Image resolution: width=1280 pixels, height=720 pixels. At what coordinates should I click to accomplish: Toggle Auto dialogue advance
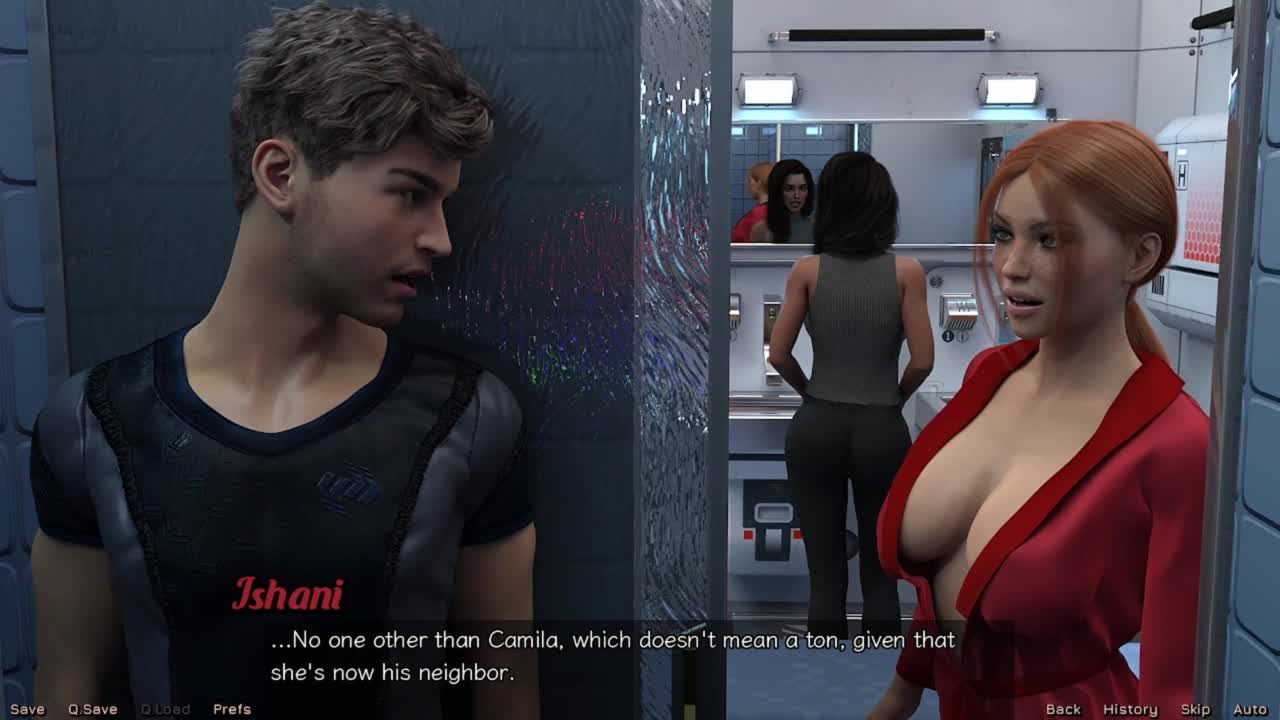pyautogui.click(x=1250, y=709)
